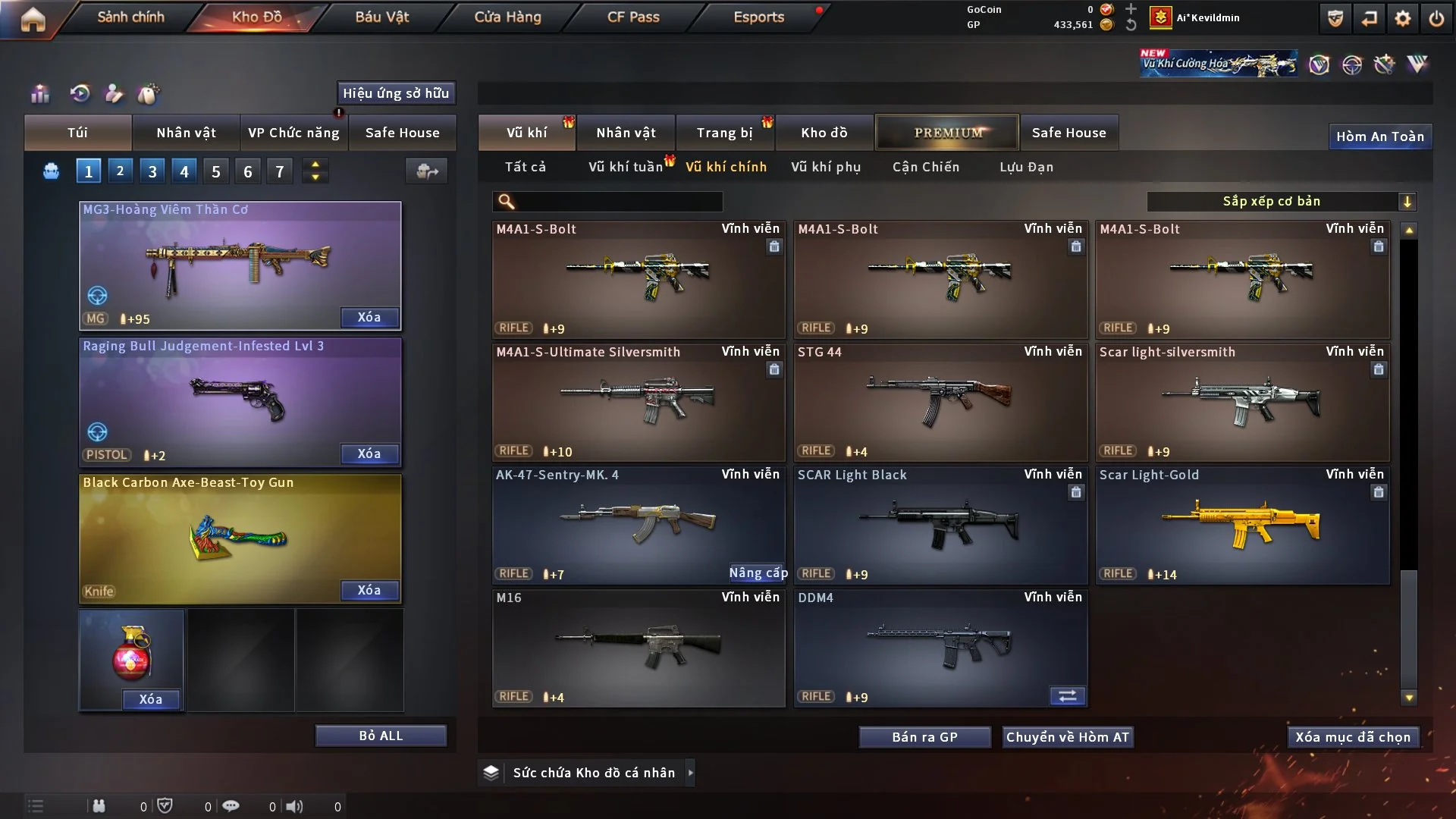Filter by Vũ khí phụ category
This screenshot has width=1456, height=819.
coord(825,167)
